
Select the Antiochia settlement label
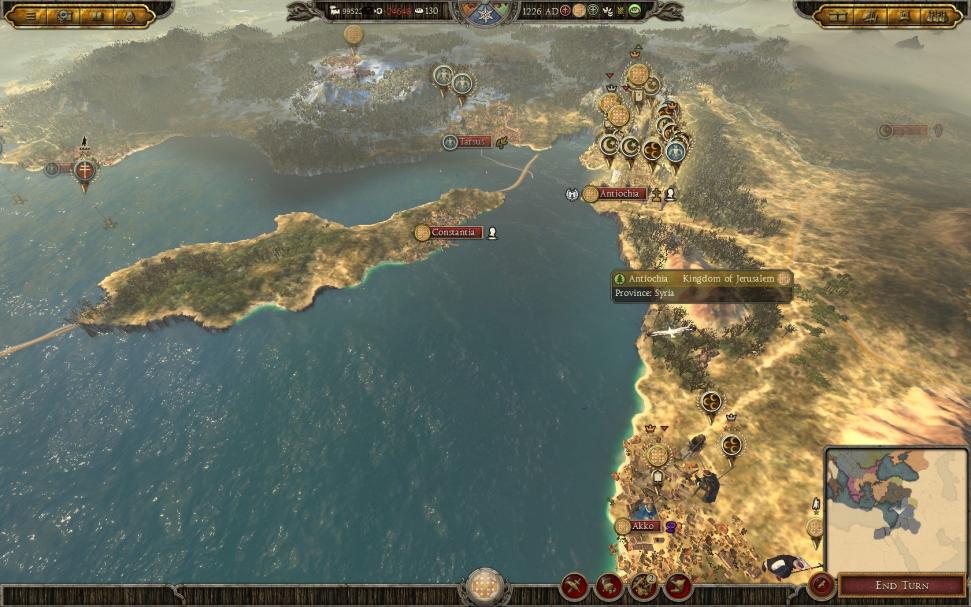[x=622, y=194]
